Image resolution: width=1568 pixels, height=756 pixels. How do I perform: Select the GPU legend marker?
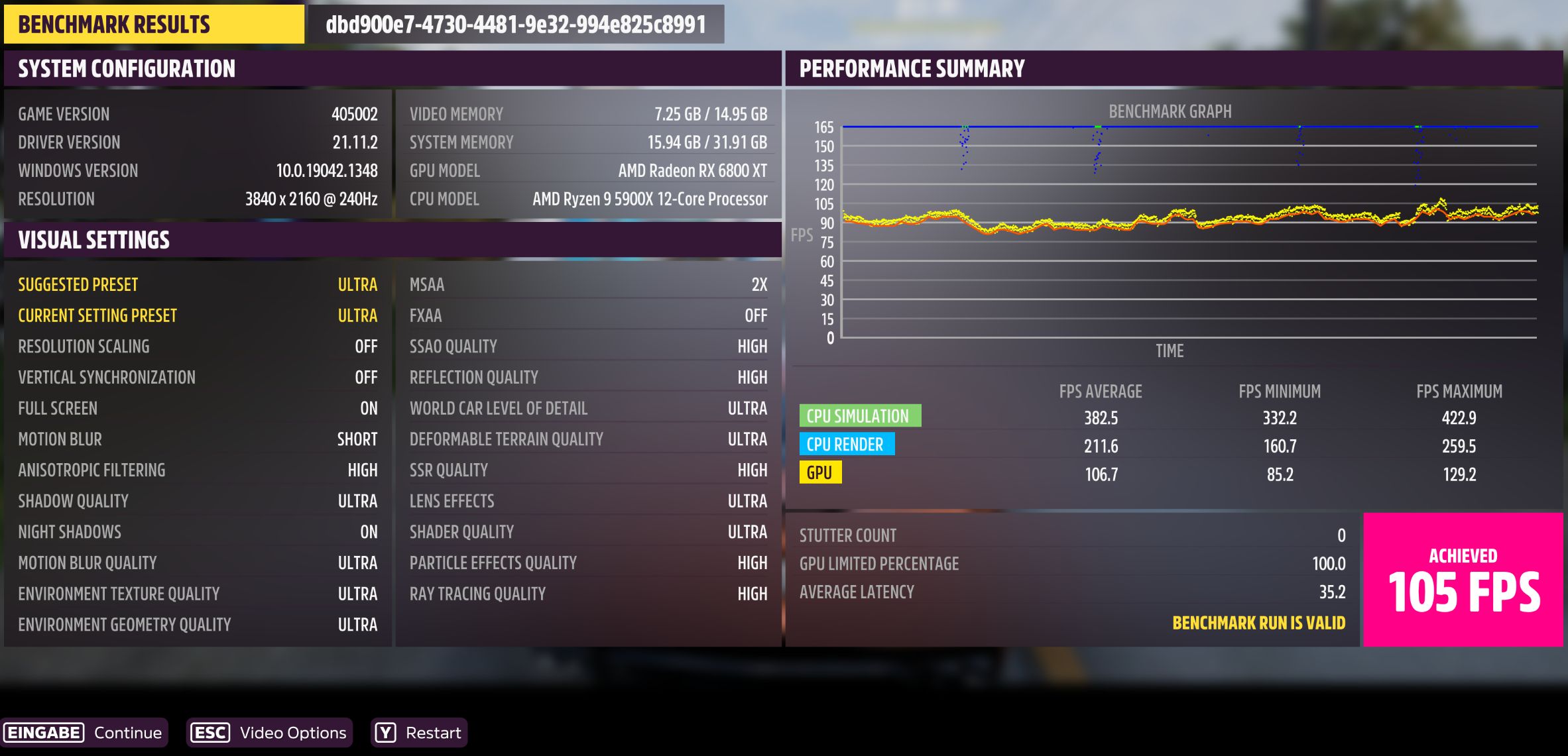[821, 472]
